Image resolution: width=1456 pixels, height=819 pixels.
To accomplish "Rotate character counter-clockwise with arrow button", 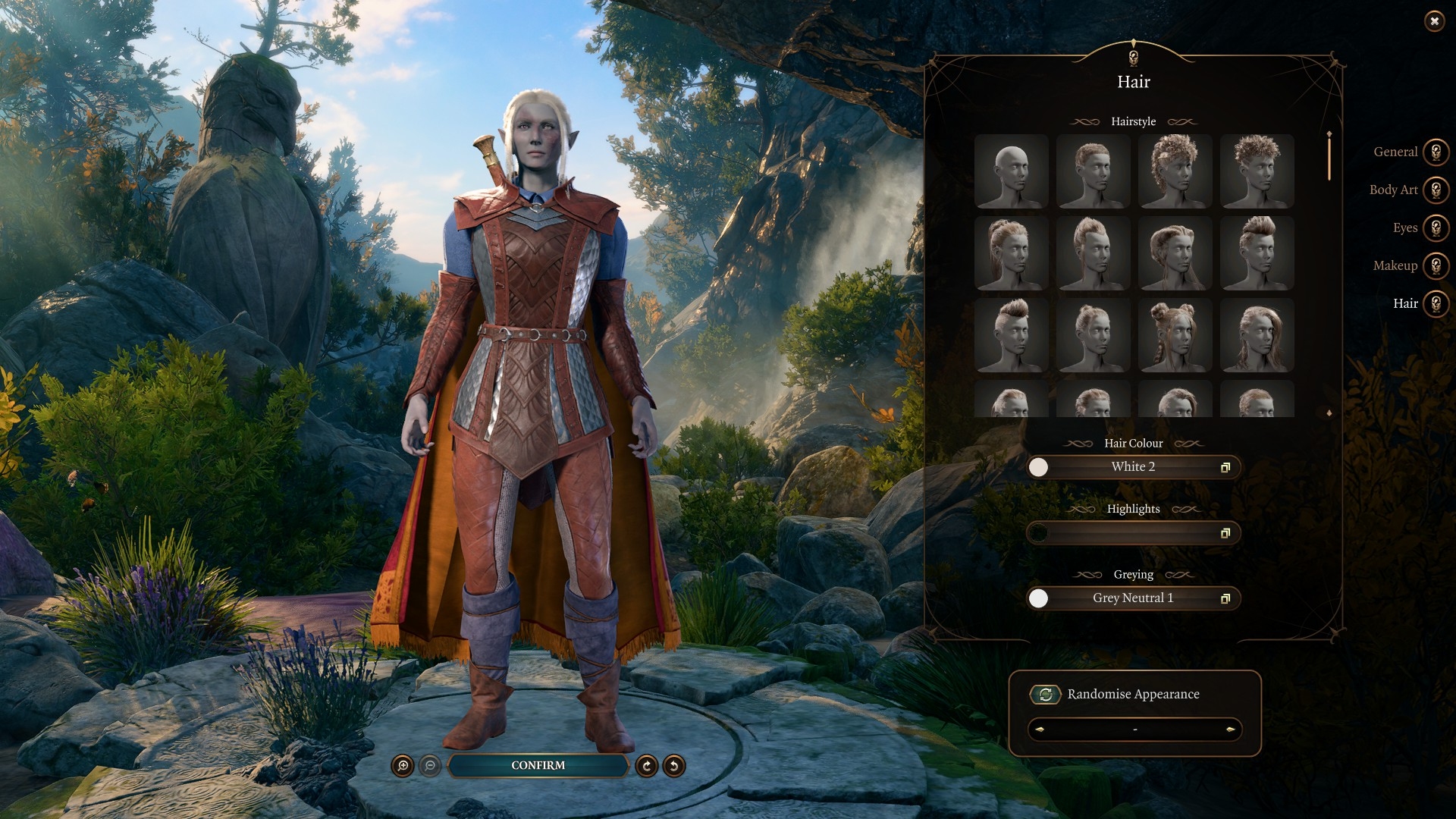I will [x=673, y=766].
